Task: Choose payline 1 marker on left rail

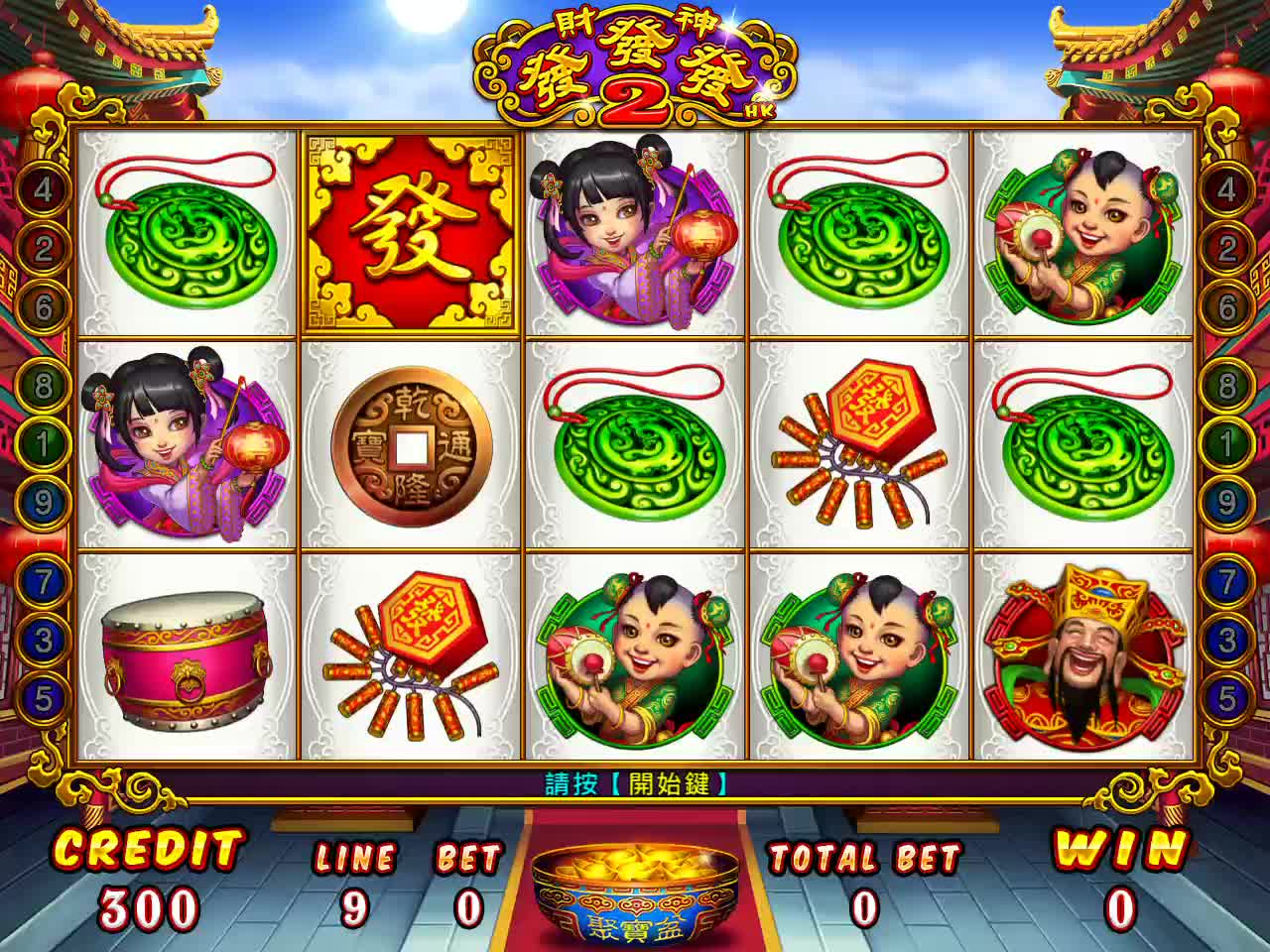Action: pyautogui.click(x=42, y=442)
